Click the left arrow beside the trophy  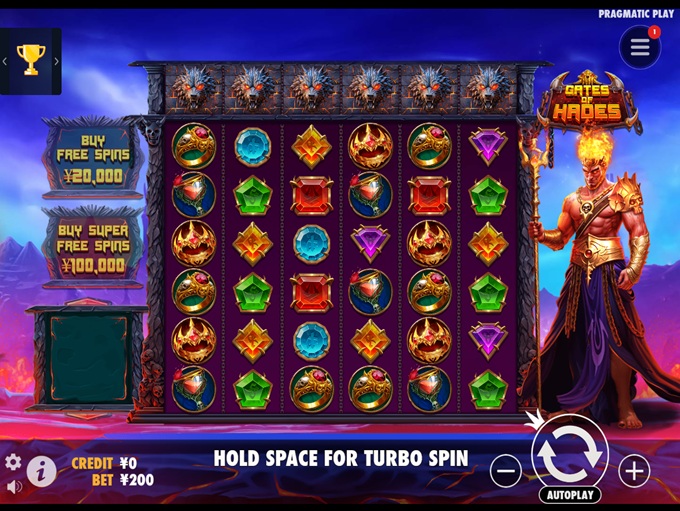5,61
